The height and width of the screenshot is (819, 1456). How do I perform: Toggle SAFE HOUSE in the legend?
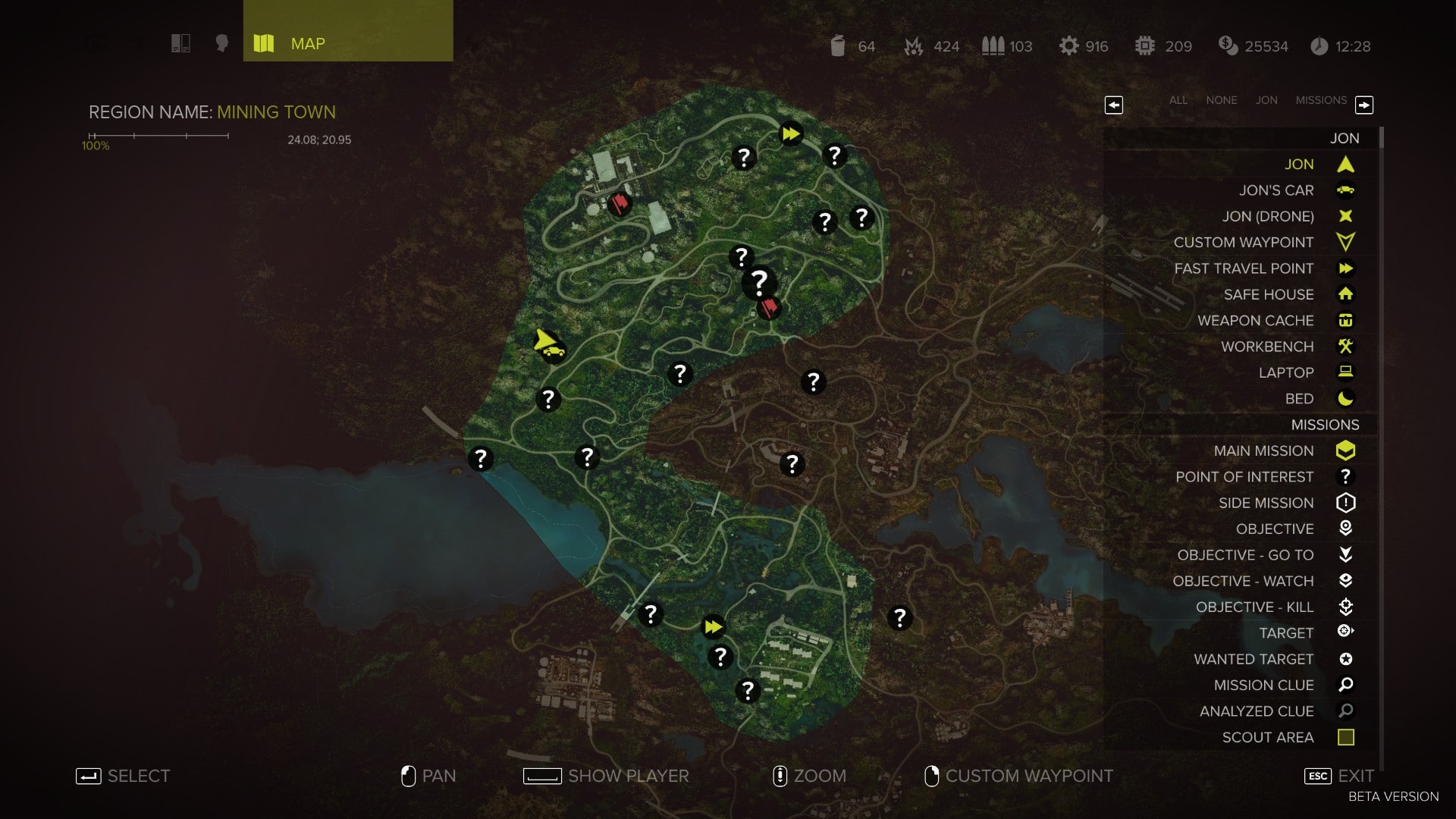pos(1268,294)
